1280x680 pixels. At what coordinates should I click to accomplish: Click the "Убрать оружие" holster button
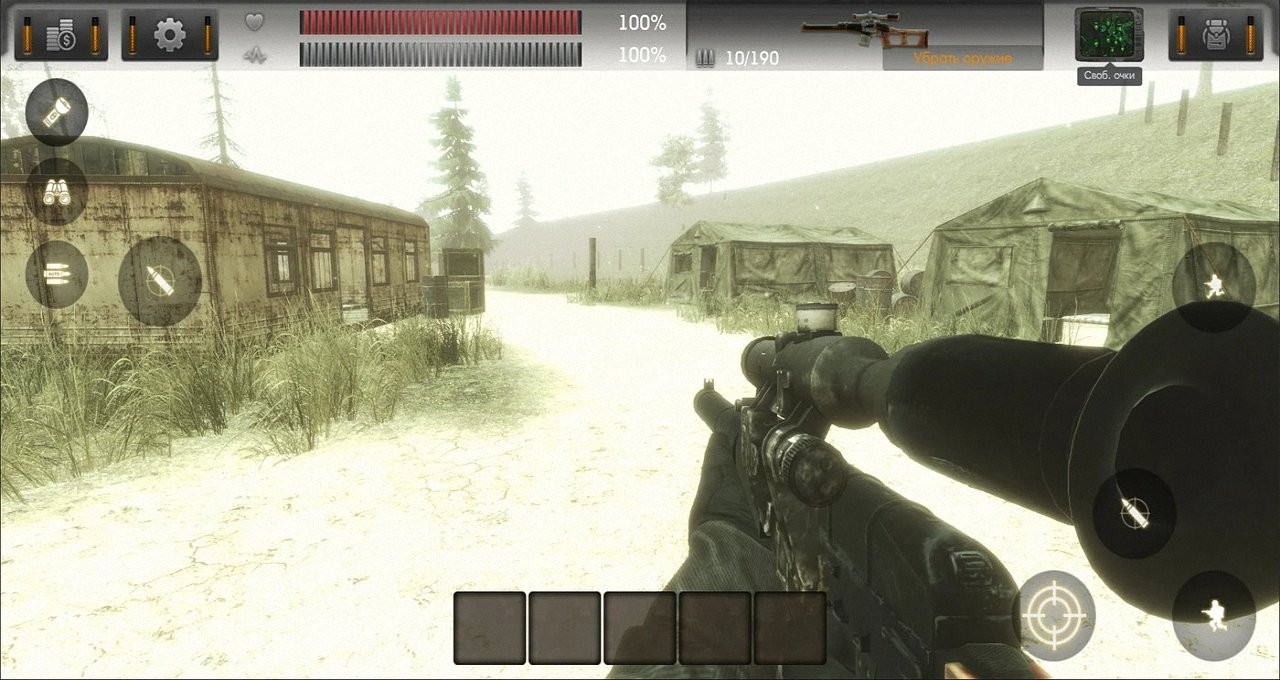point(962,58)
